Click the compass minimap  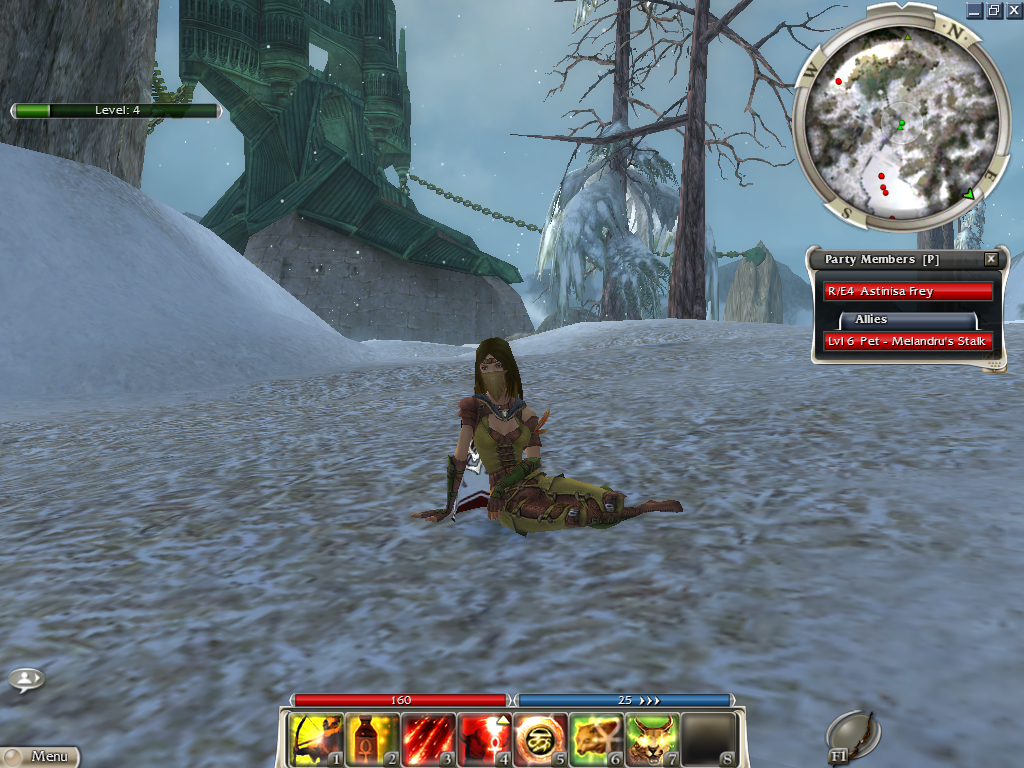click(897, 115)
